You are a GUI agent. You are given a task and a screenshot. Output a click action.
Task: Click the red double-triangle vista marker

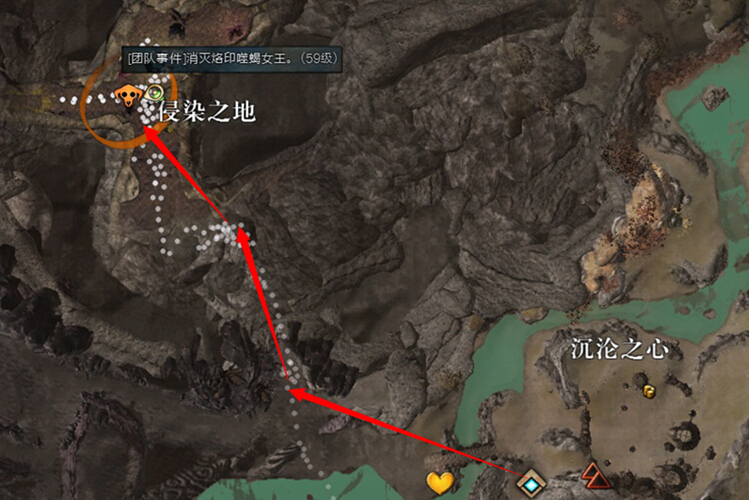[x=595, y=476]
